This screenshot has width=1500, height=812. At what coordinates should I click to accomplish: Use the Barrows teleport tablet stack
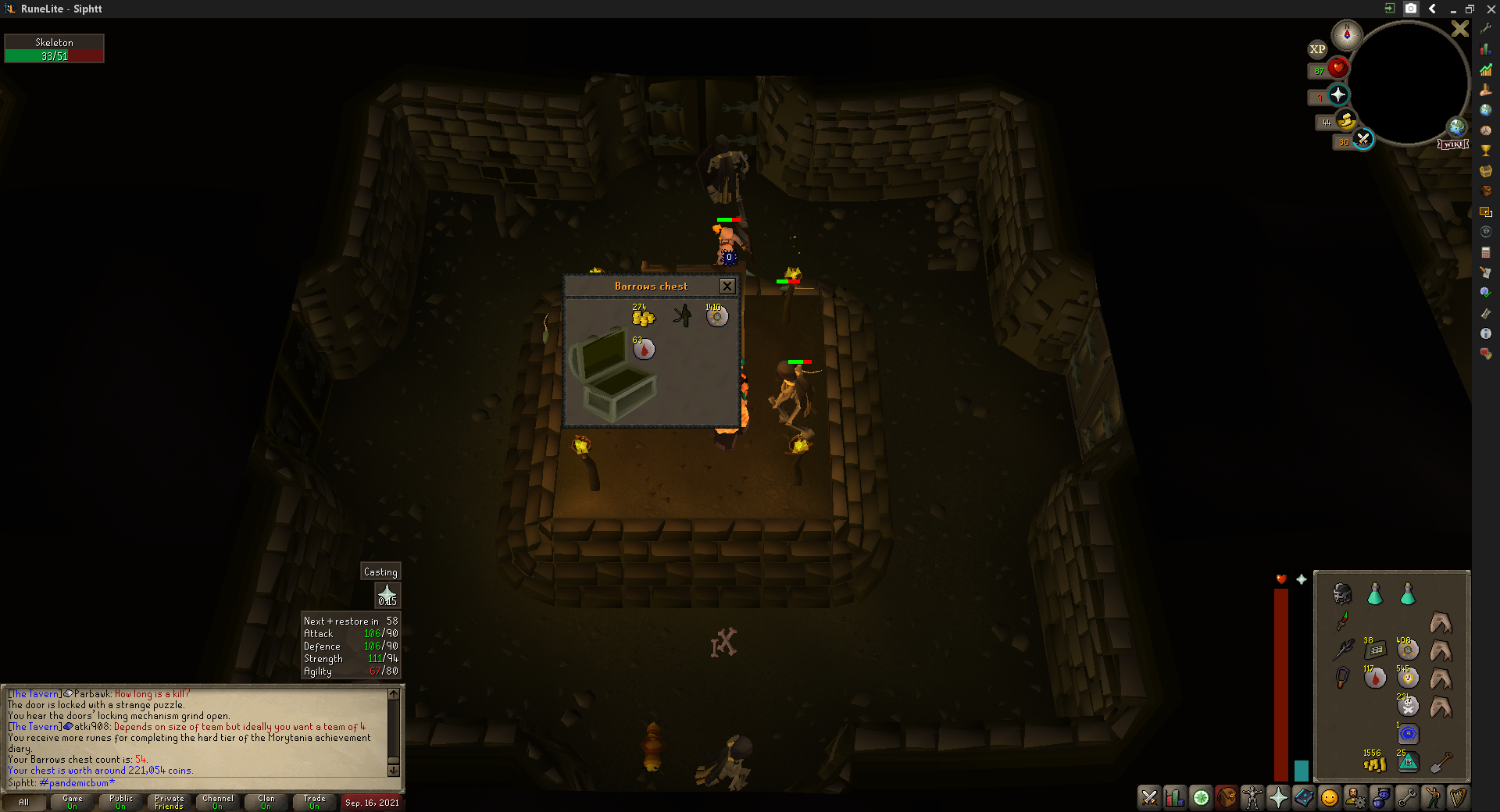(1408, 762)
